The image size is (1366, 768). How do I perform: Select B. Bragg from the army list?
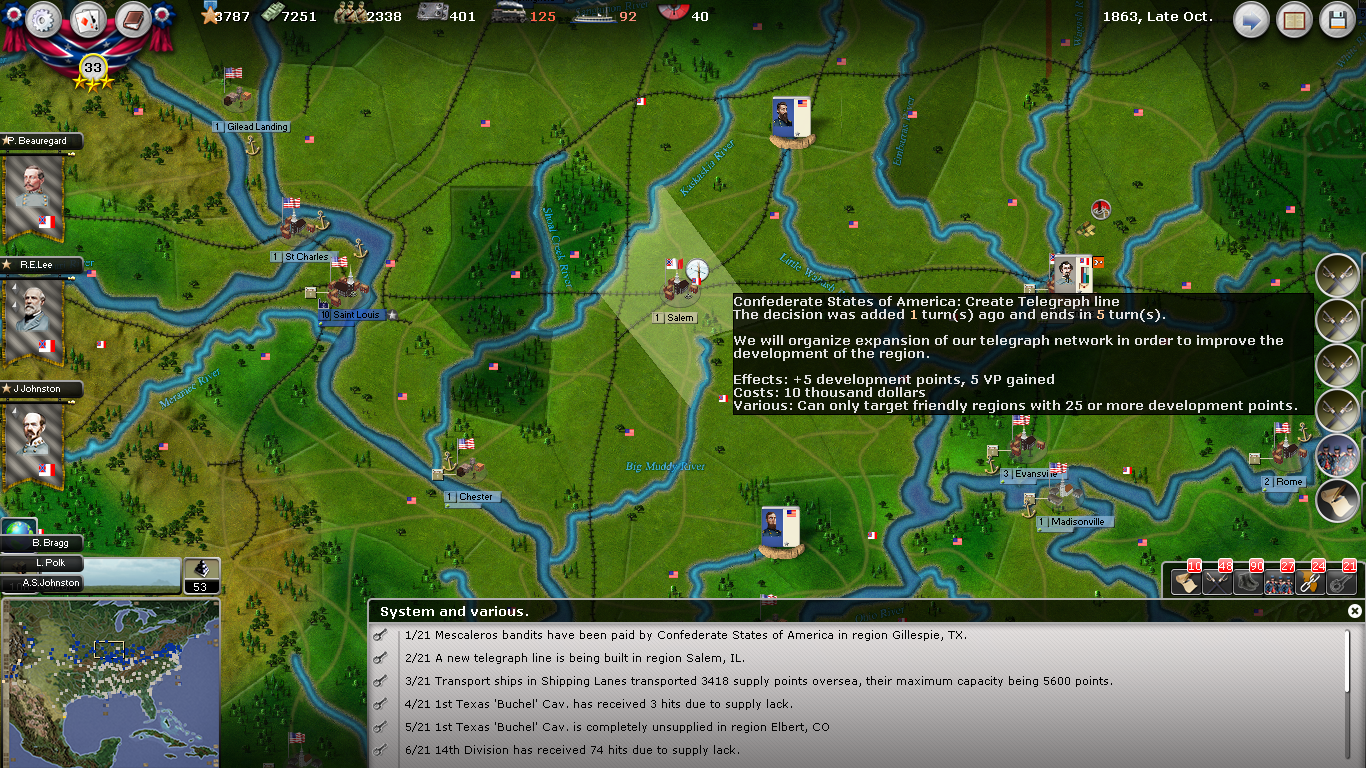(x=48, y=543)
